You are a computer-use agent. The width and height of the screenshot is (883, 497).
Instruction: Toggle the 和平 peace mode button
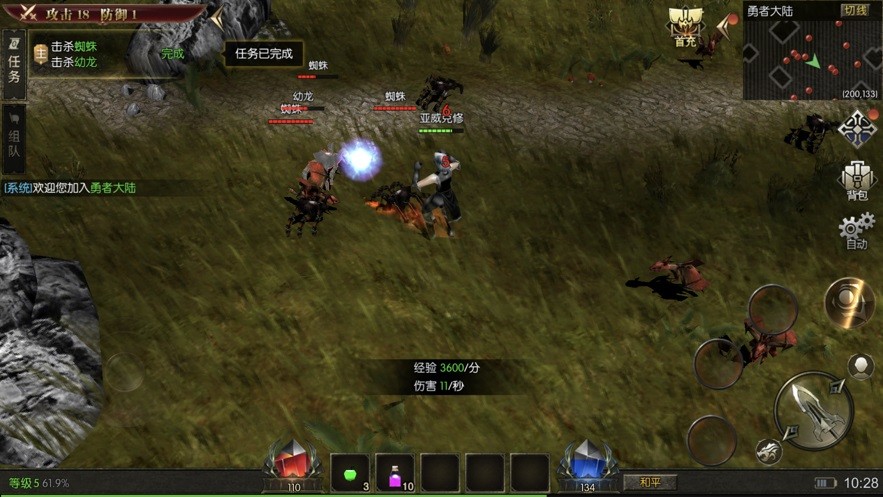pyautogui.click(x=650, y=482)
